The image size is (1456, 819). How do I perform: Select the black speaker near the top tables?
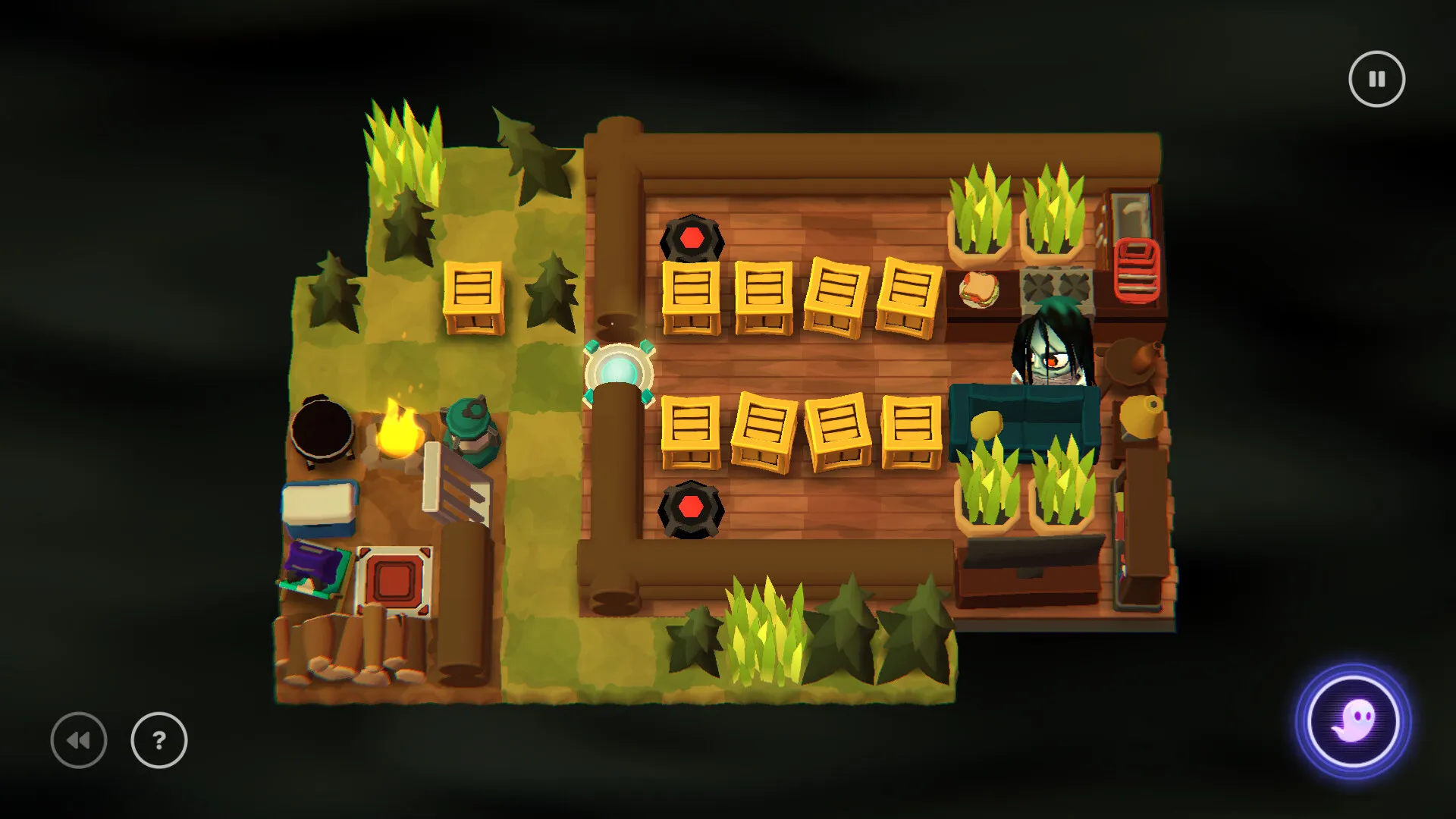690,237
